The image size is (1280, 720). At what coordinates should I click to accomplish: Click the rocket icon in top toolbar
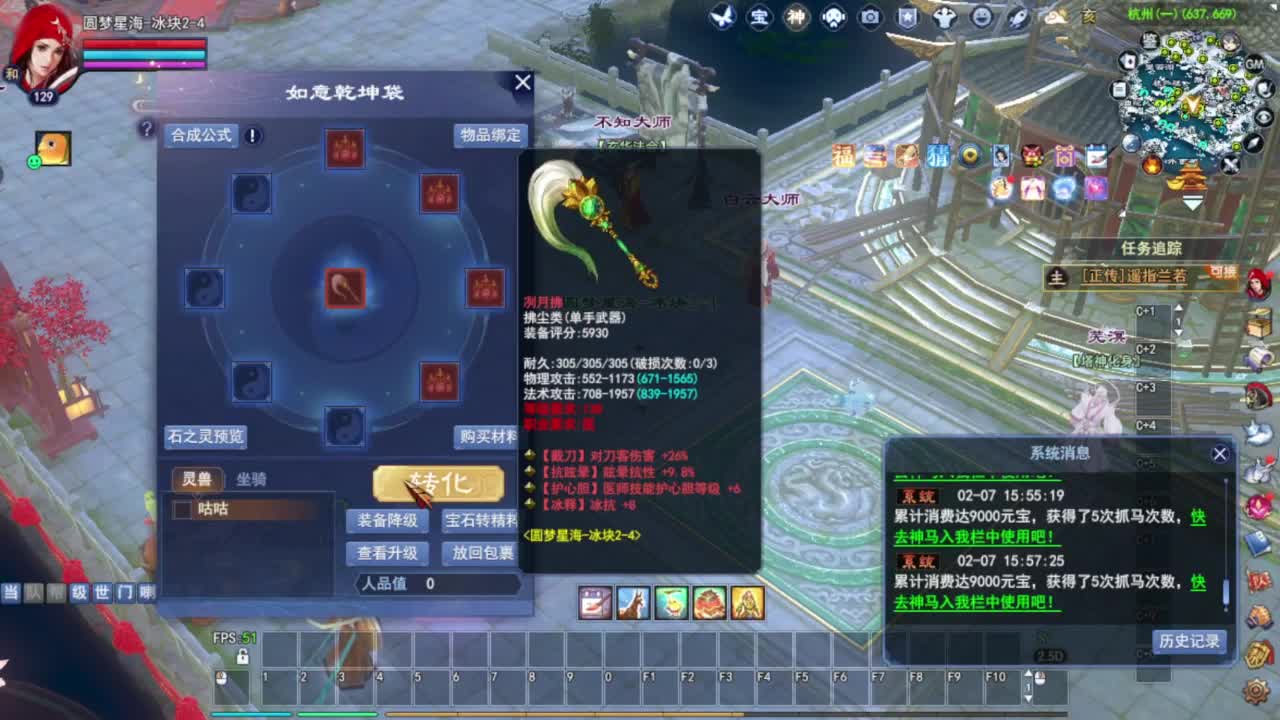[x=1017, y=17]
